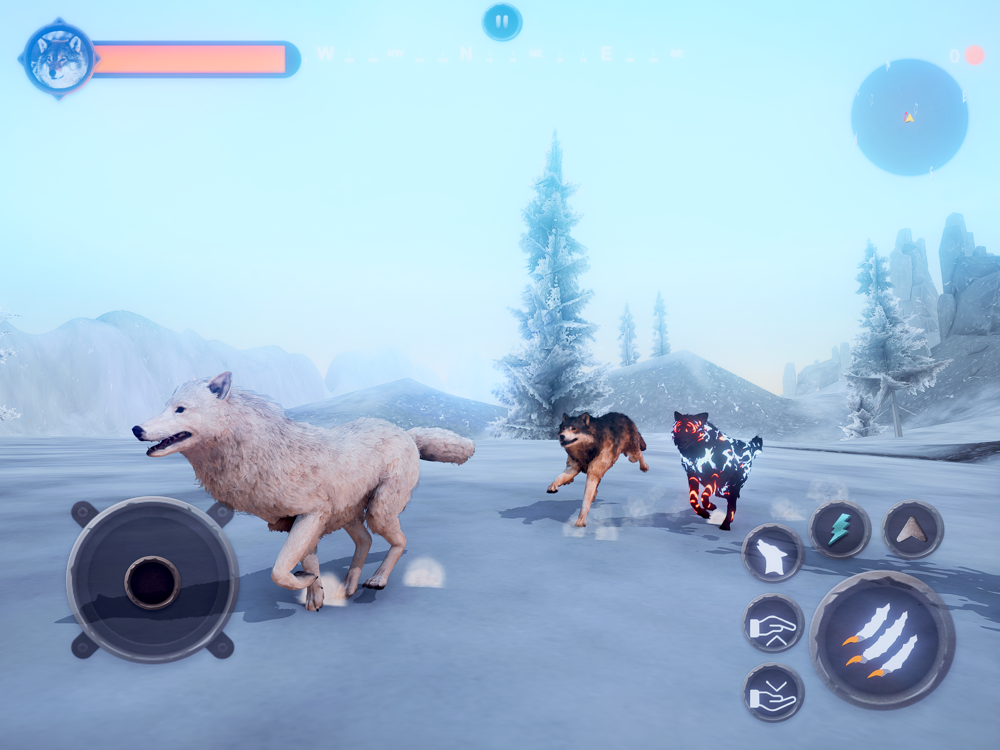Viewport: 1000px width, 750px height.
Task: Tap the hand with down arrow button
Action: 773,692
